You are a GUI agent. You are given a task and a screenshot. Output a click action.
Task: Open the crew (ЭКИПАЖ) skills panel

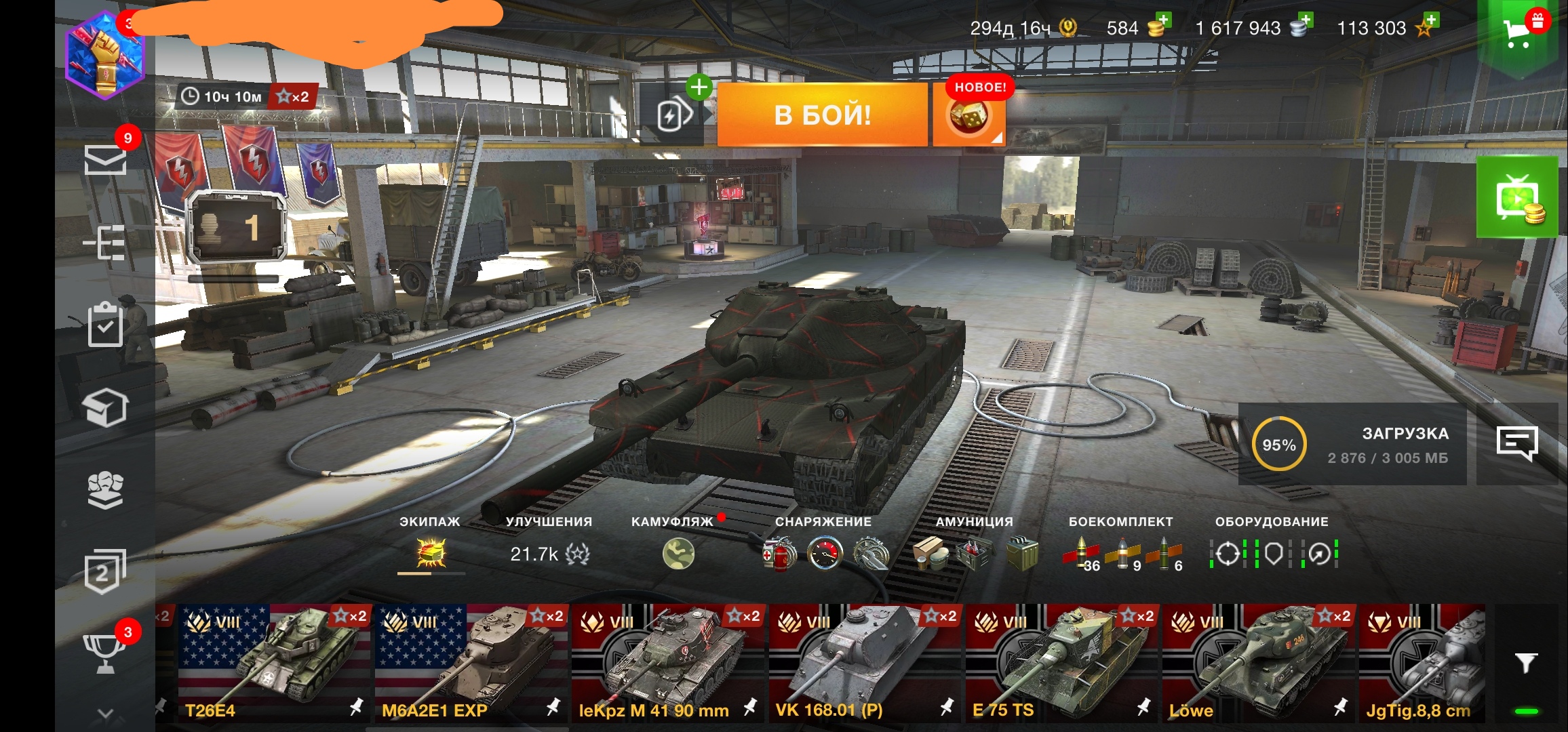431,553
